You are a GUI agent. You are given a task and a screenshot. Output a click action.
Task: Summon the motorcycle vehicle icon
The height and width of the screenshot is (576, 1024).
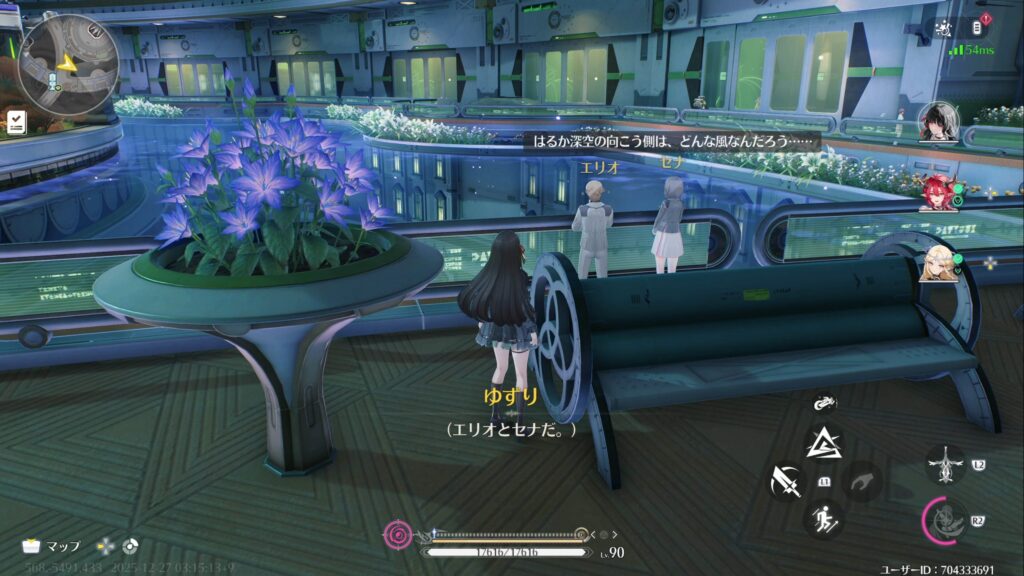(x=824, y=403)
